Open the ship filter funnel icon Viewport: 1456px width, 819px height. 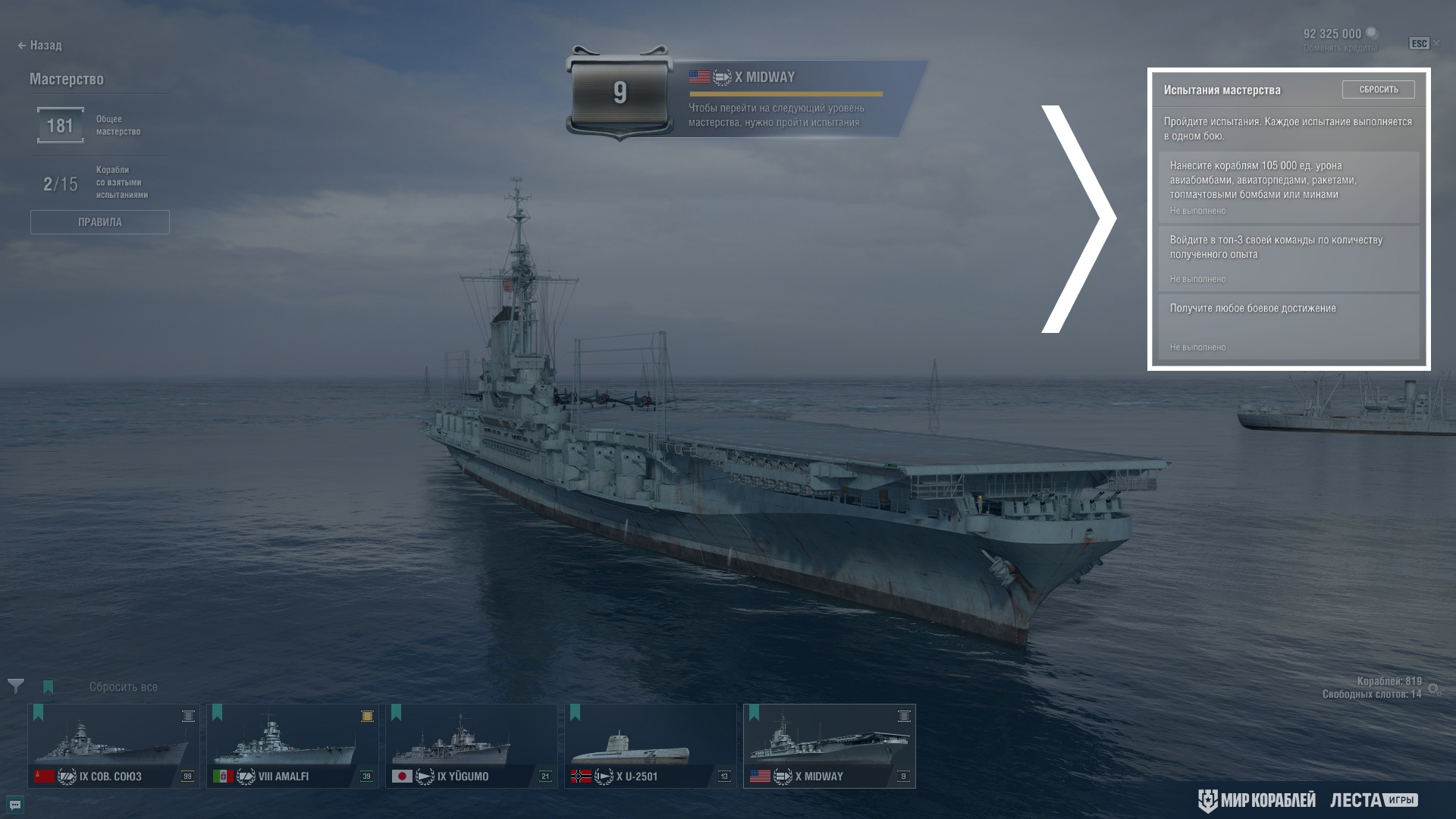(16, 686)
